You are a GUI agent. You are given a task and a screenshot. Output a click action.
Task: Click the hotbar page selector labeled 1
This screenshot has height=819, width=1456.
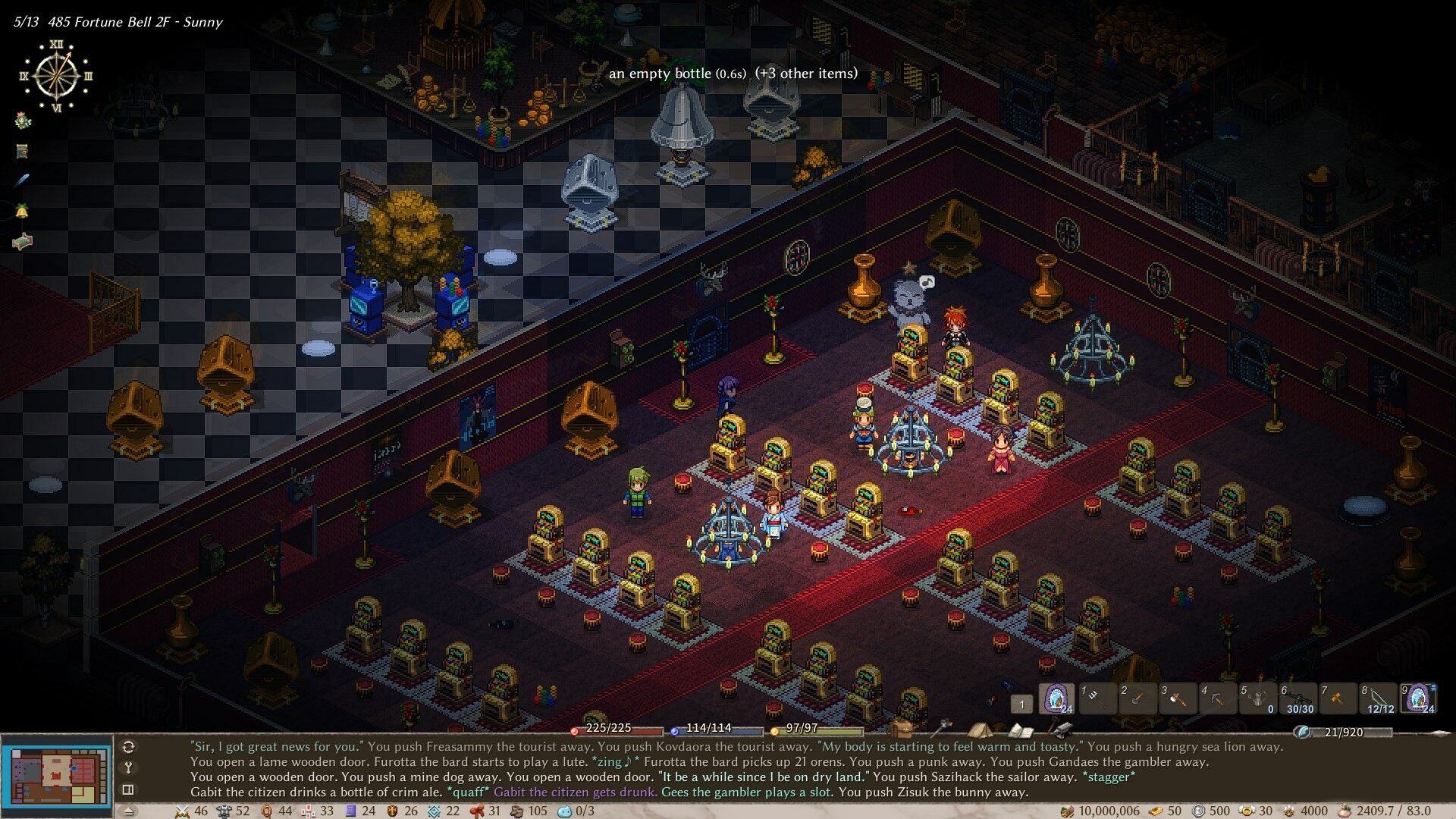(x=1021, y=703)
